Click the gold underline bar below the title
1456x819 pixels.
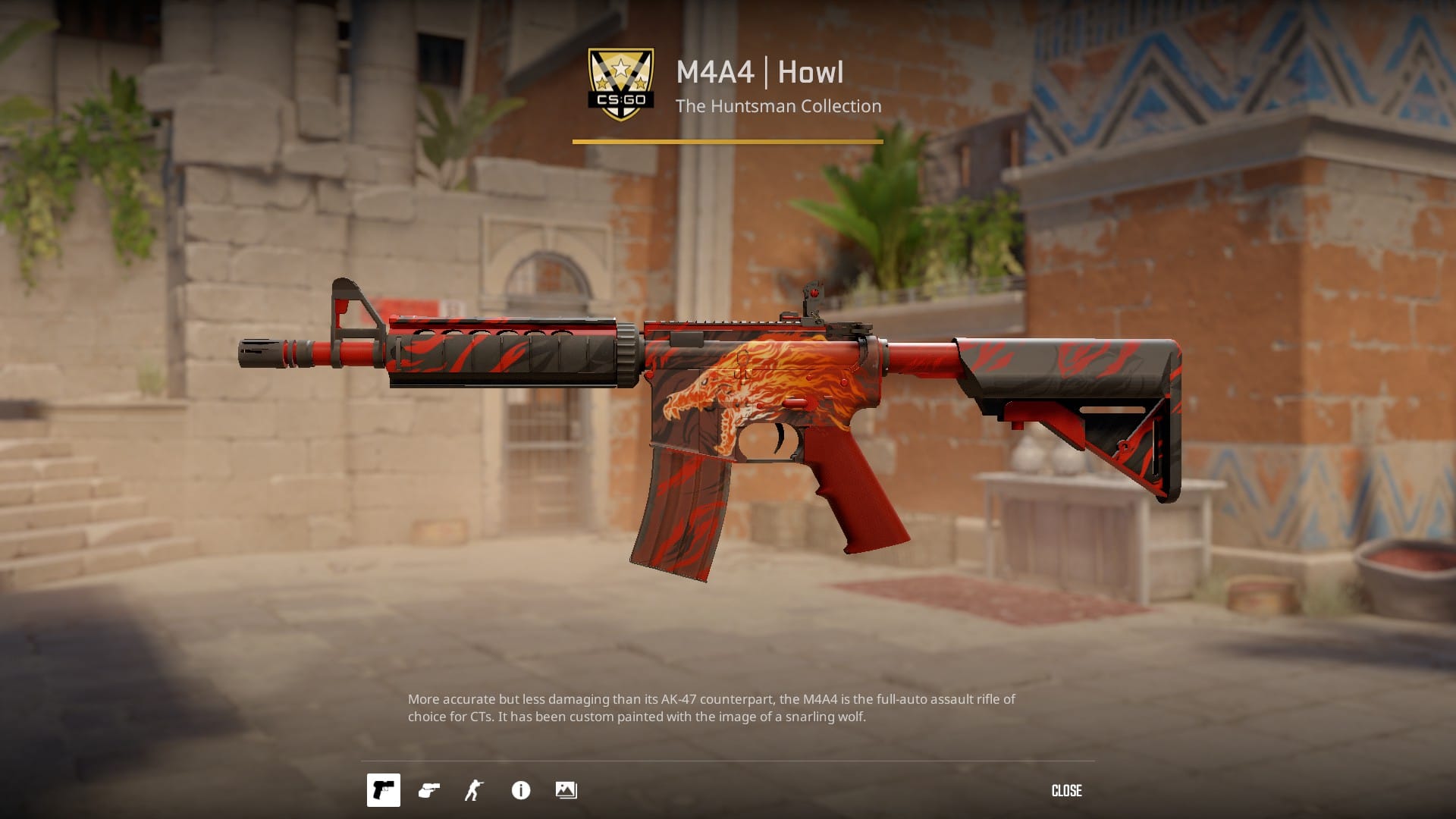pos(726,140)
